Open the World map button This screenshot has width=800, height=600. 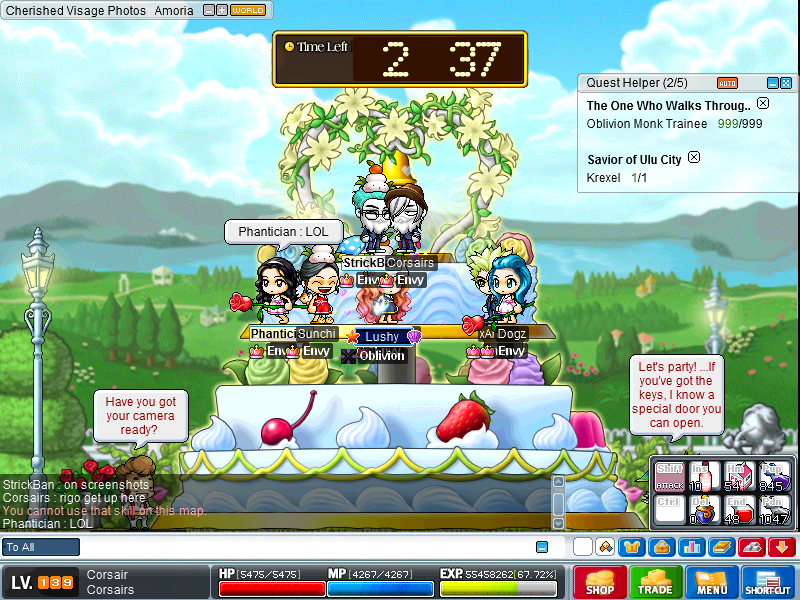tap(248, 10)
